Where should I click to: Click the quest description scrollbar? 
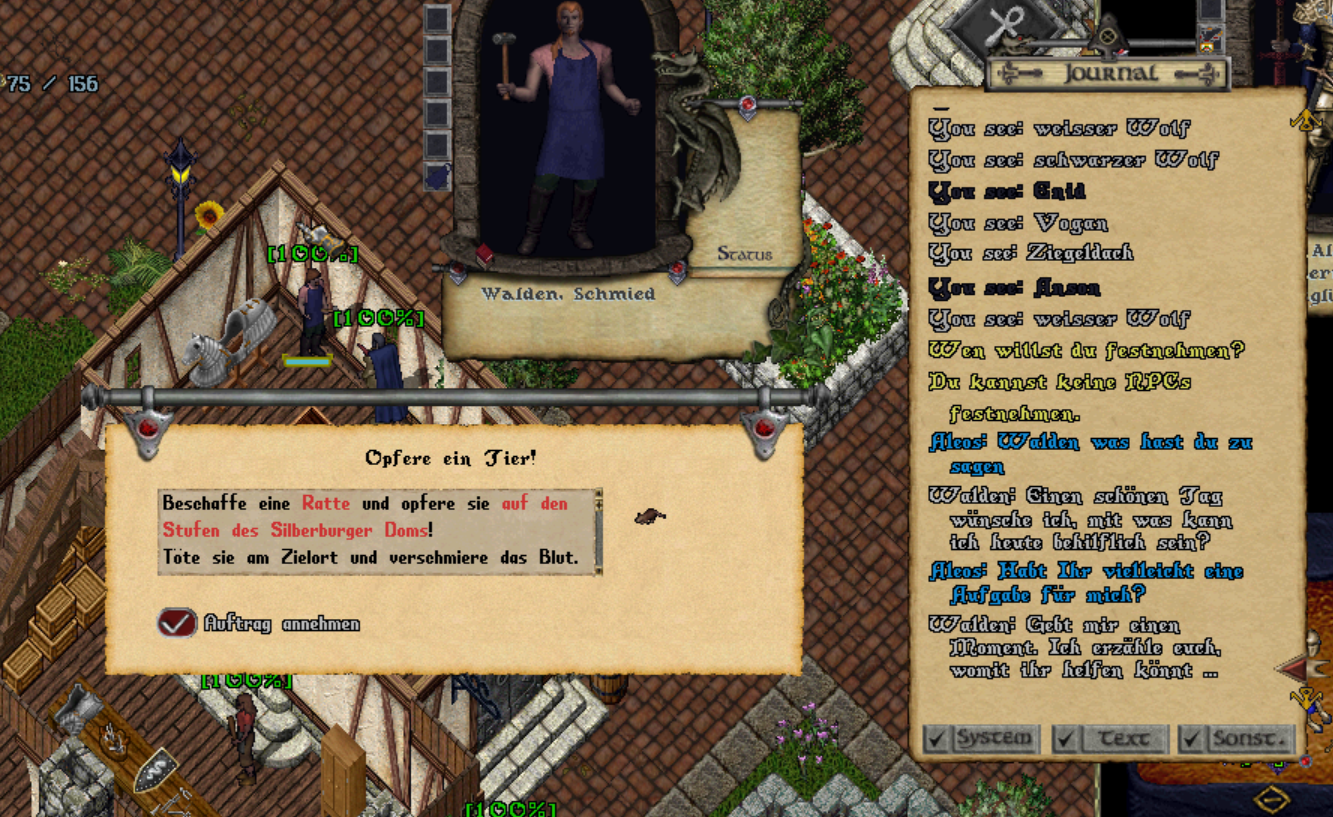598,531
